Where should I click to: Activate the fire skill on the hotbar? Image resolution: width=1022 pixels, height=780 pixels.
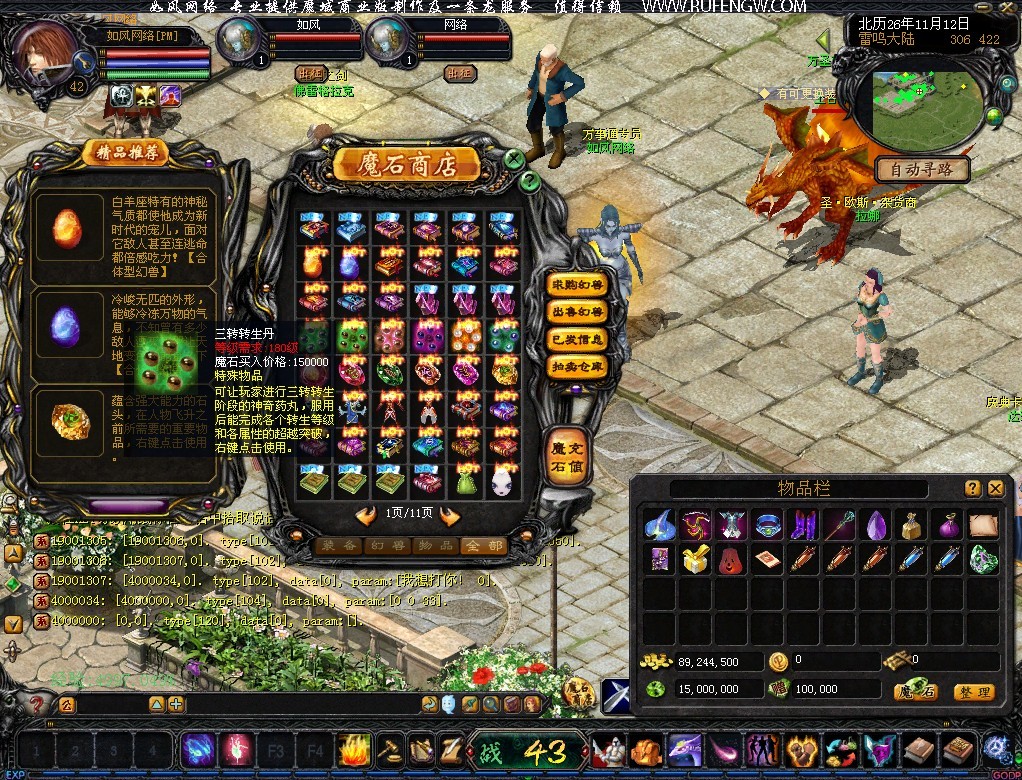point(354,749)
